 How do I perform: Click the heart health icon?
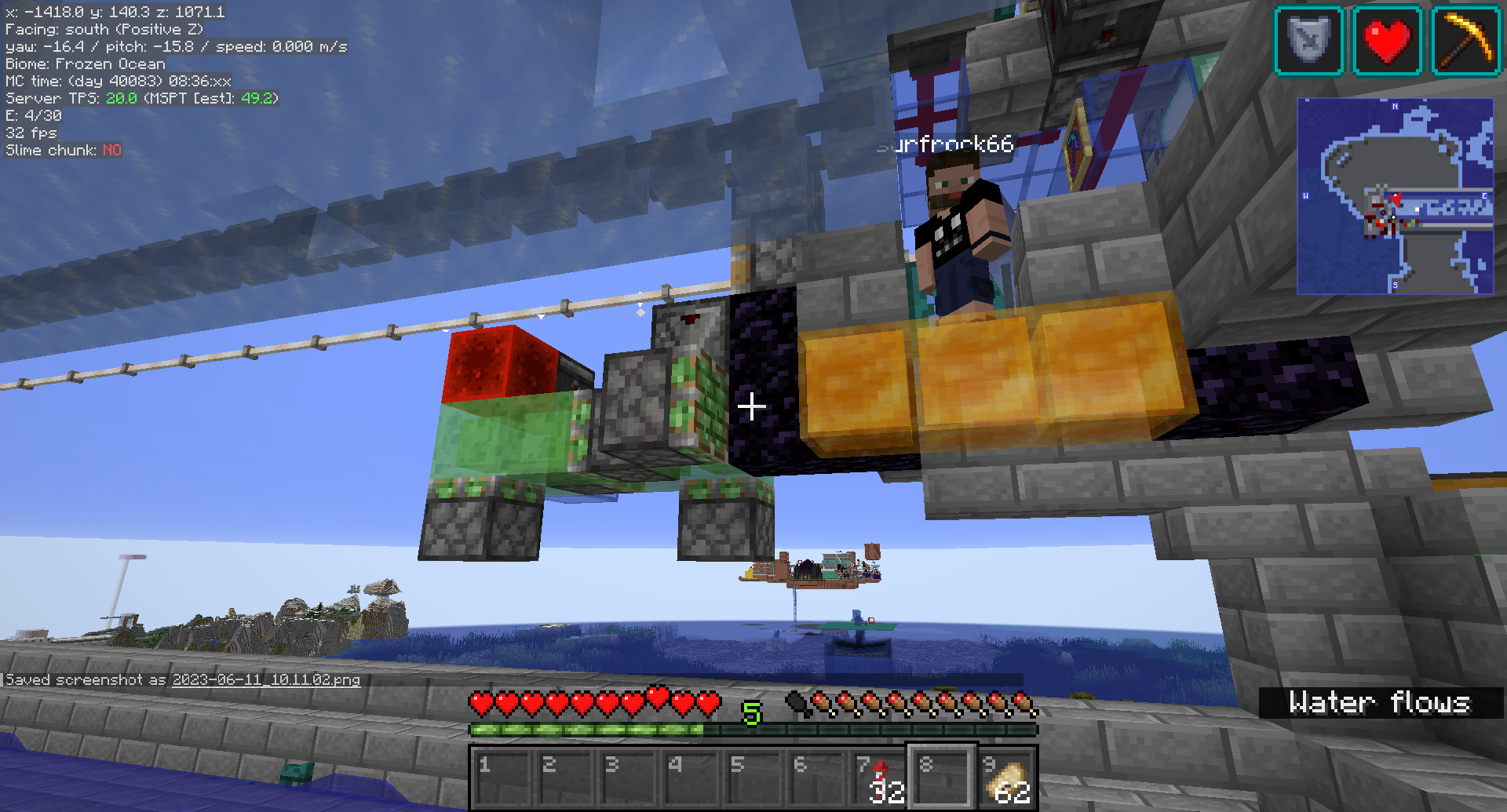[1387, 41]
